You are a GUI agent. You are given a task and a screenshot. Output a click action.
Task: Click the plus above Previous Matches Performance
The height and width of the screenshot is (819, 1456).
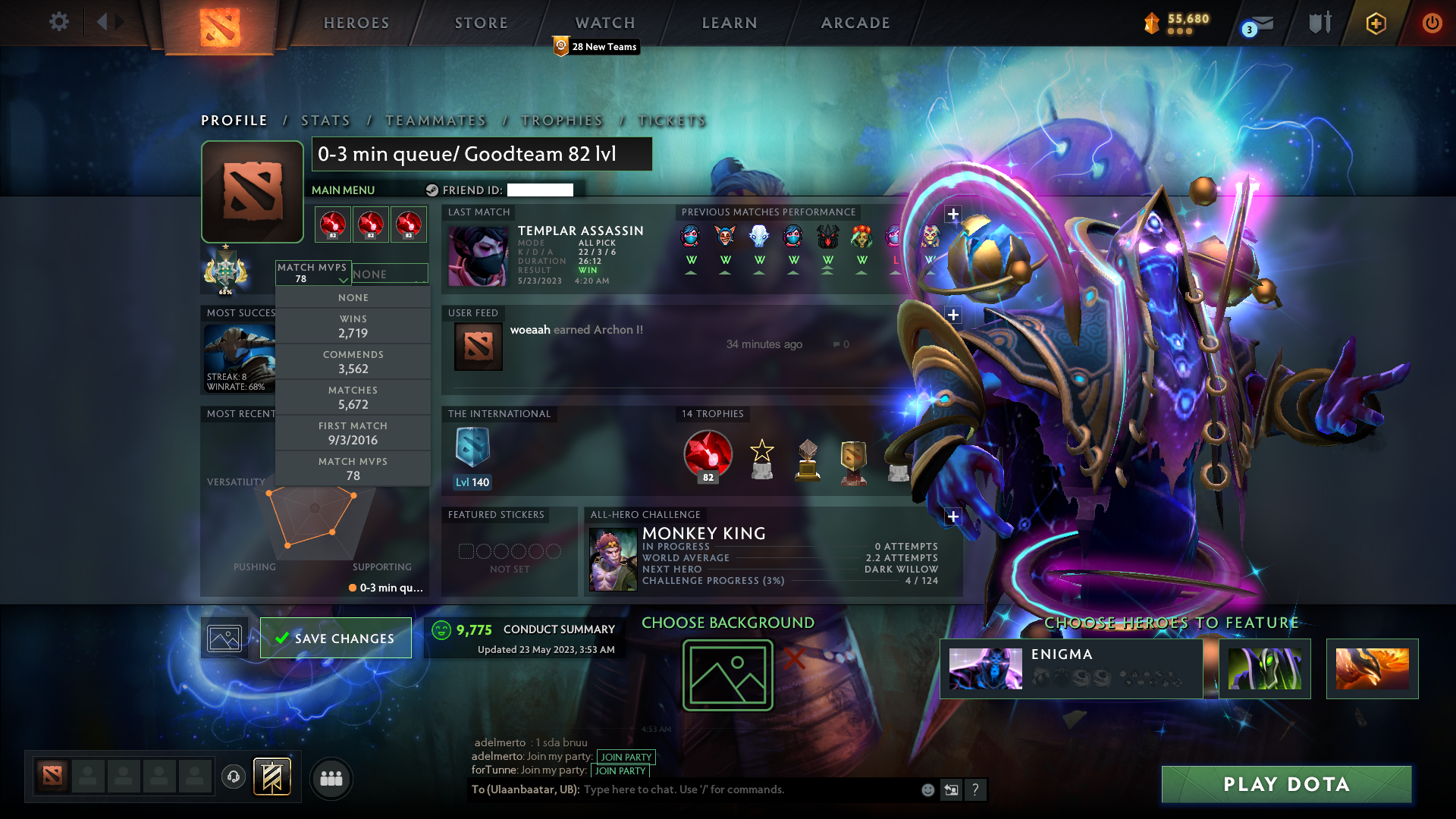point(953,215)
